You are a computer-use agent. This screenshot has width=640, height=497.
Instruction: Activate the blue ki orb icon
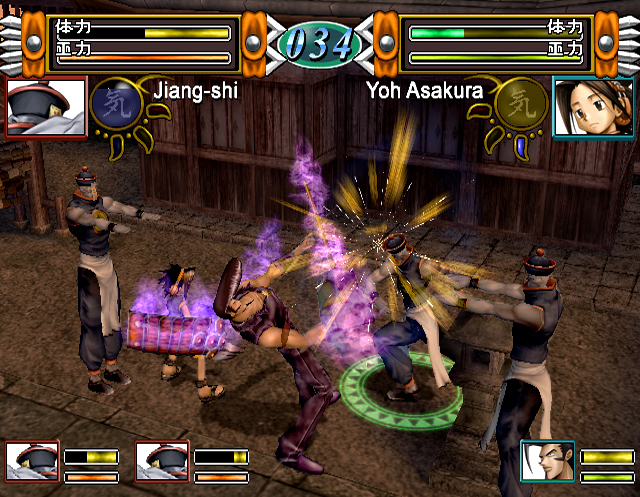(x=112, y=105)
